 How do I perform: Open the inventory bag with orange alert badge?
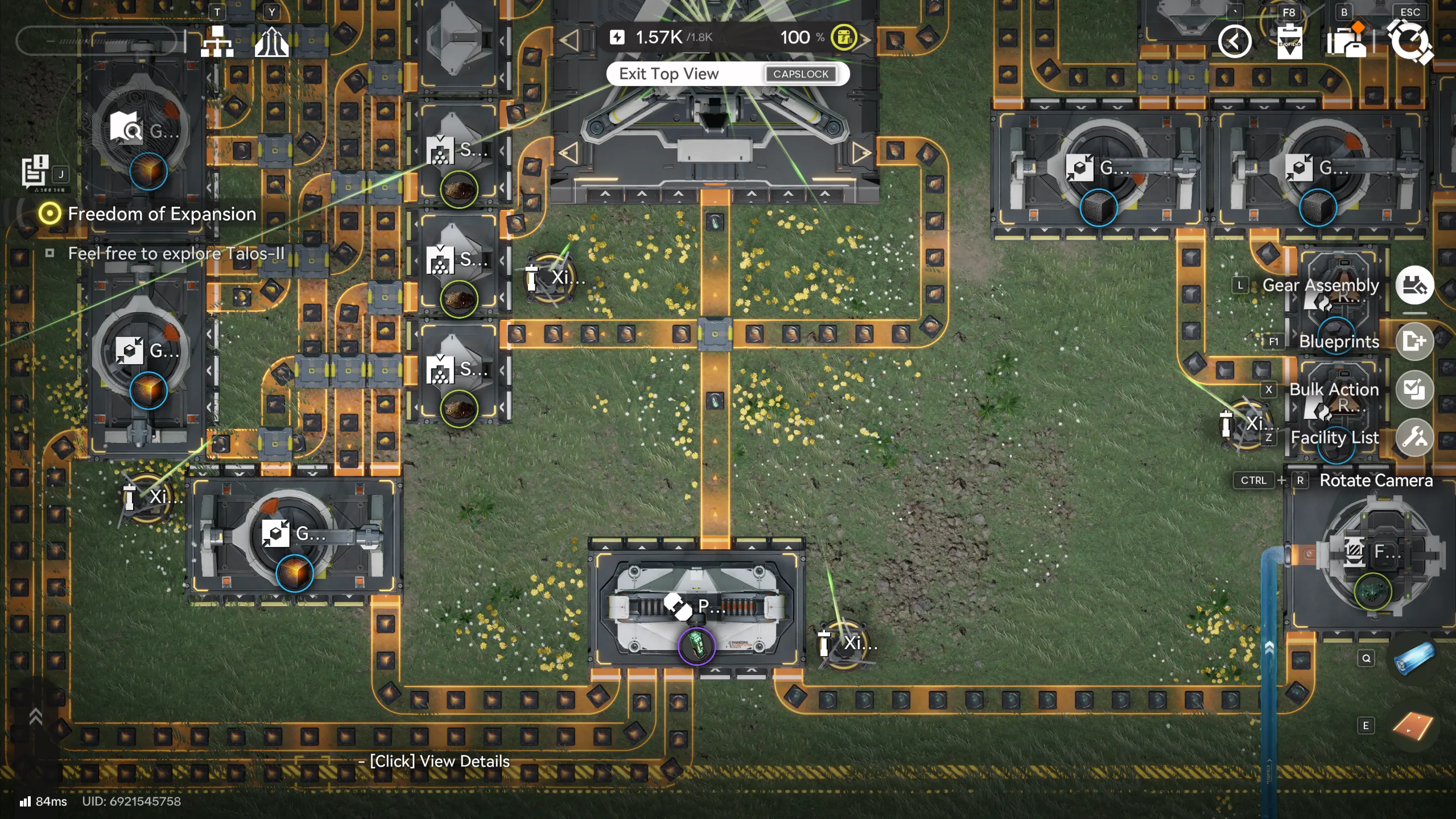pyautogui.click(x=1347, y=40)
